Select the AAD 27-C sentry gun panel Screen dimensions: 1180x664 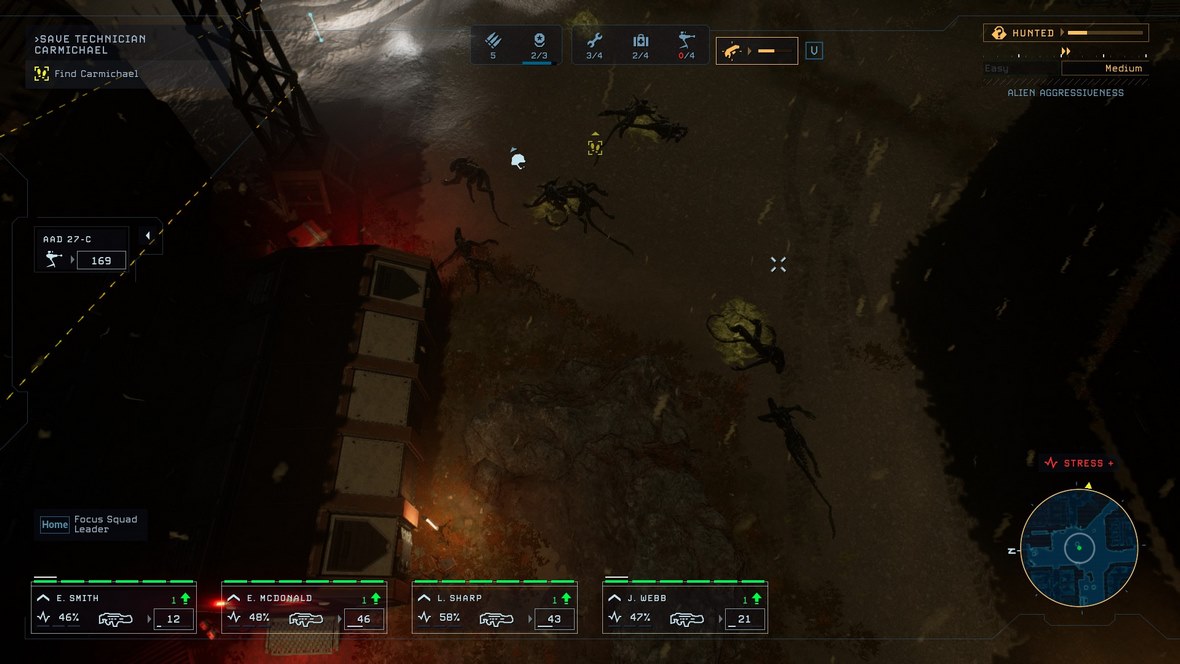click(82, 251)
